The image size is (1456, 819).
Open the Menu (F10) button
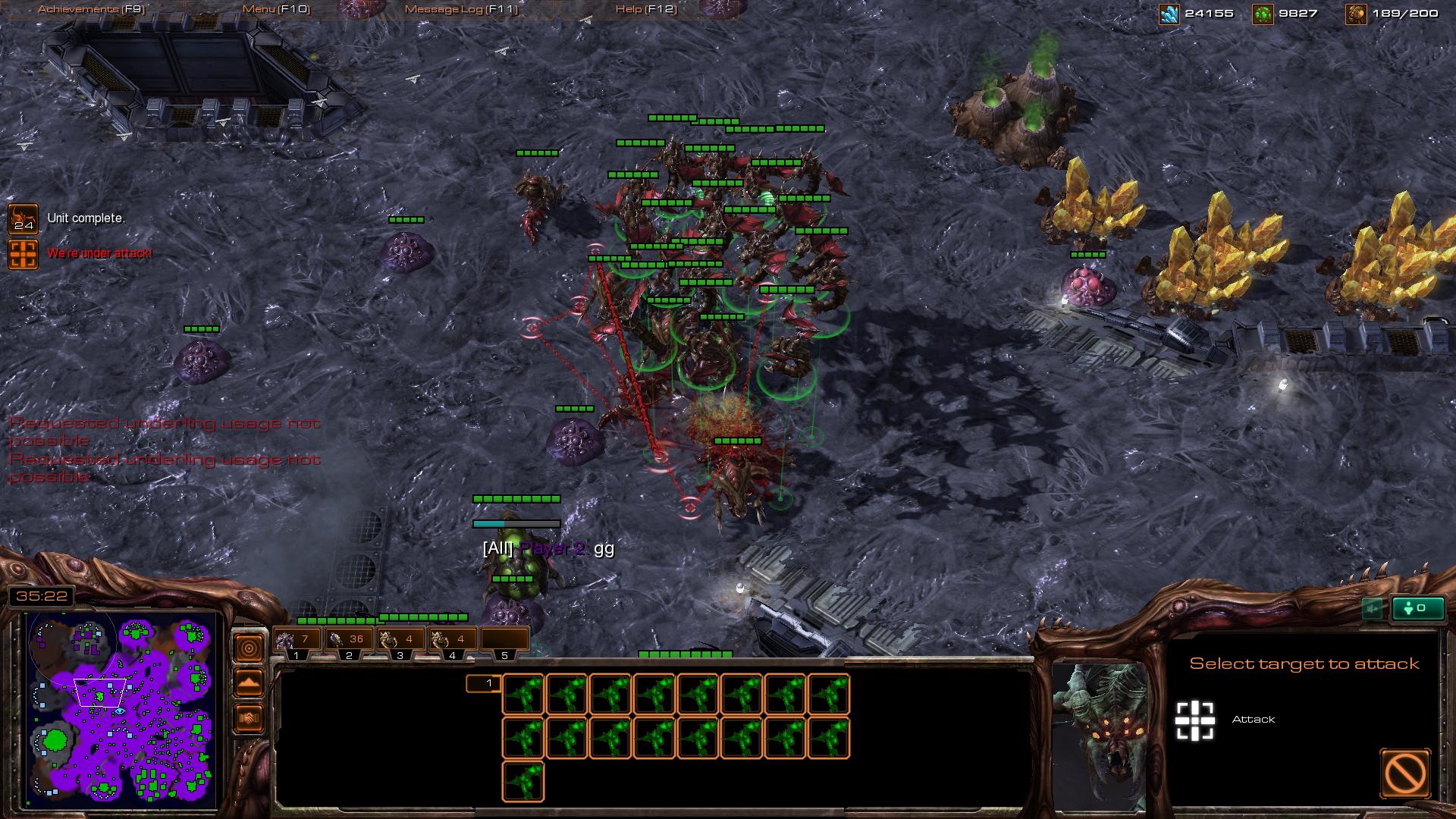[276, 9]
